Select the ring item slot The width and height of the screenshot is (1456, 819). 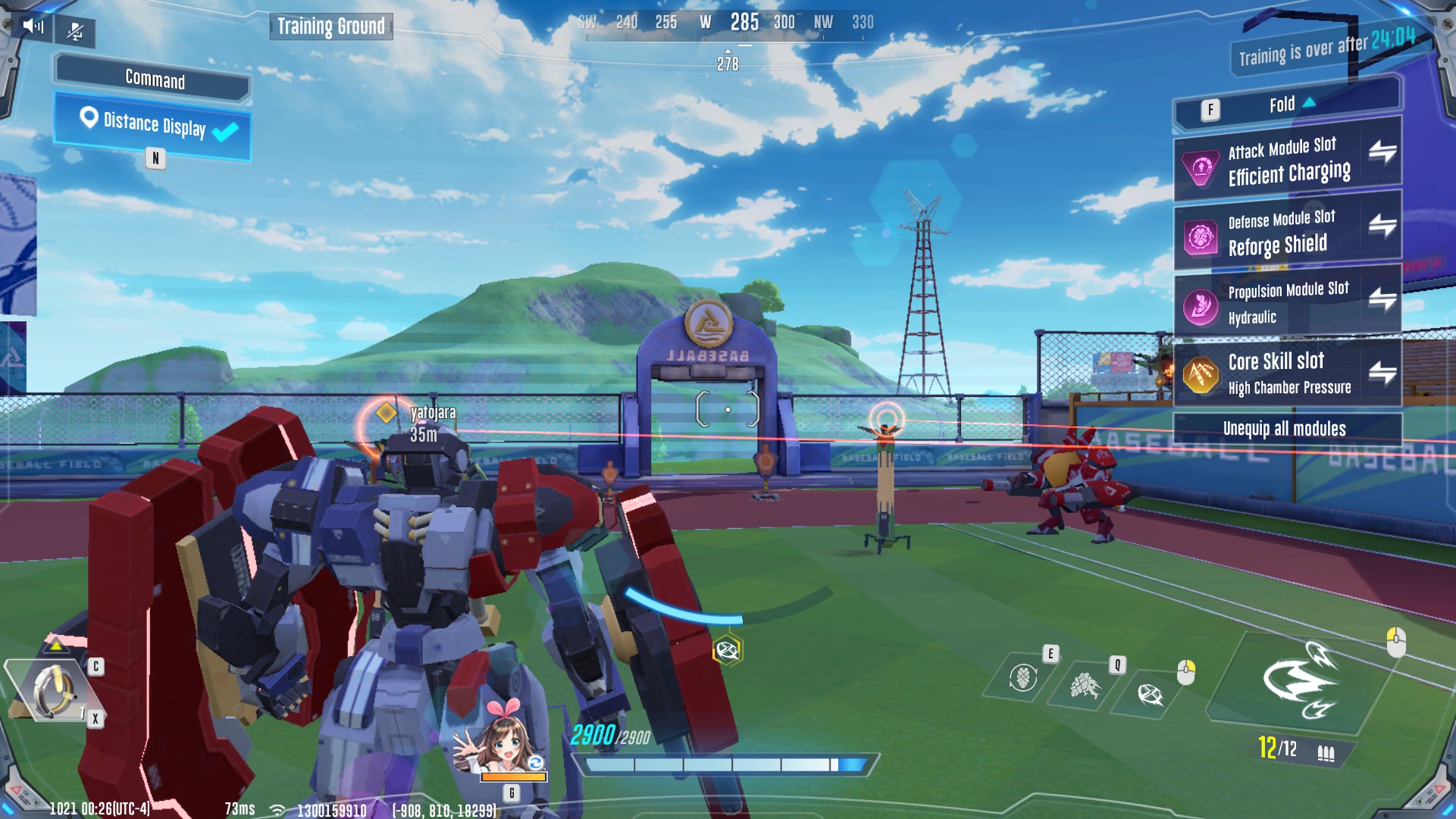(x=53, y=690)
